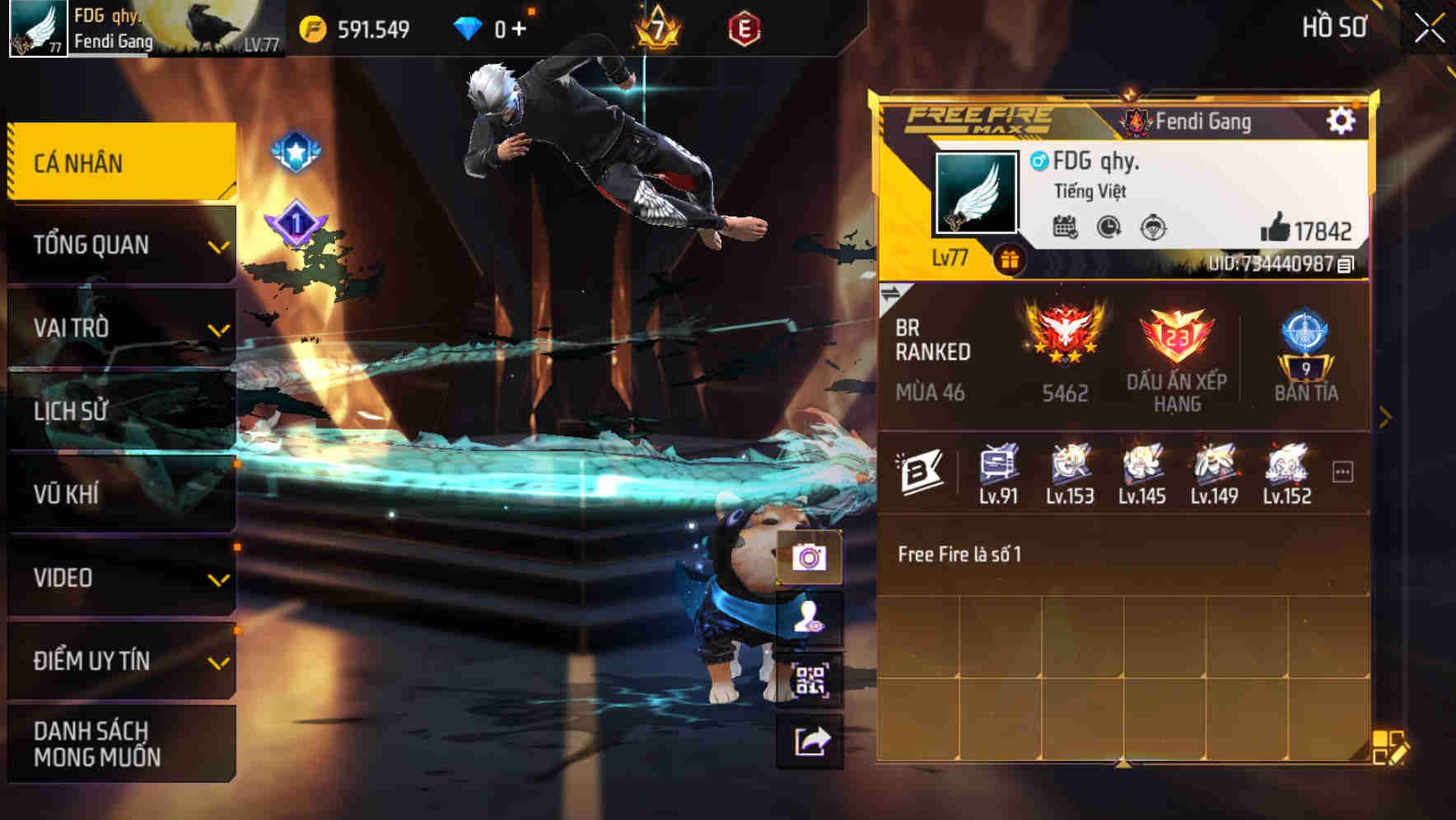Click the winged profile avatar

pyautogui.click(x=976, y=193)
